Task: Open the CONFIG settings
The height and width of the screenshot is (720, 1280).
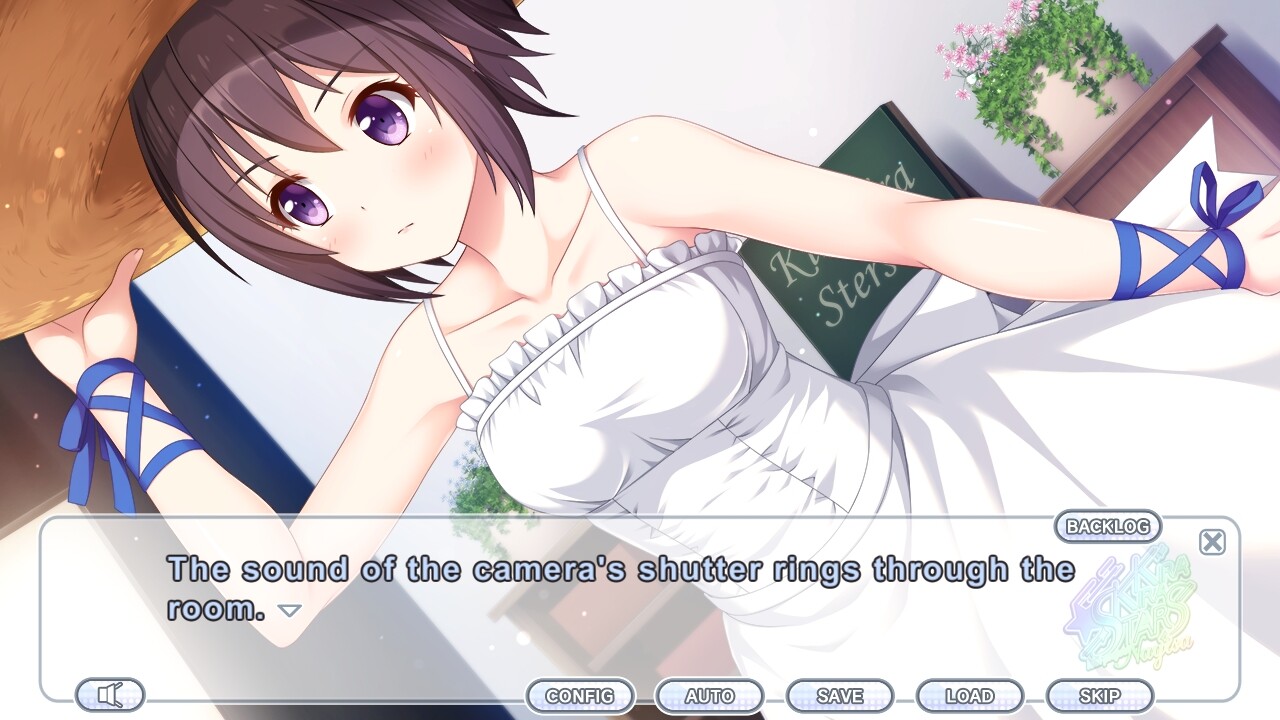Action: tap(580, 695)
